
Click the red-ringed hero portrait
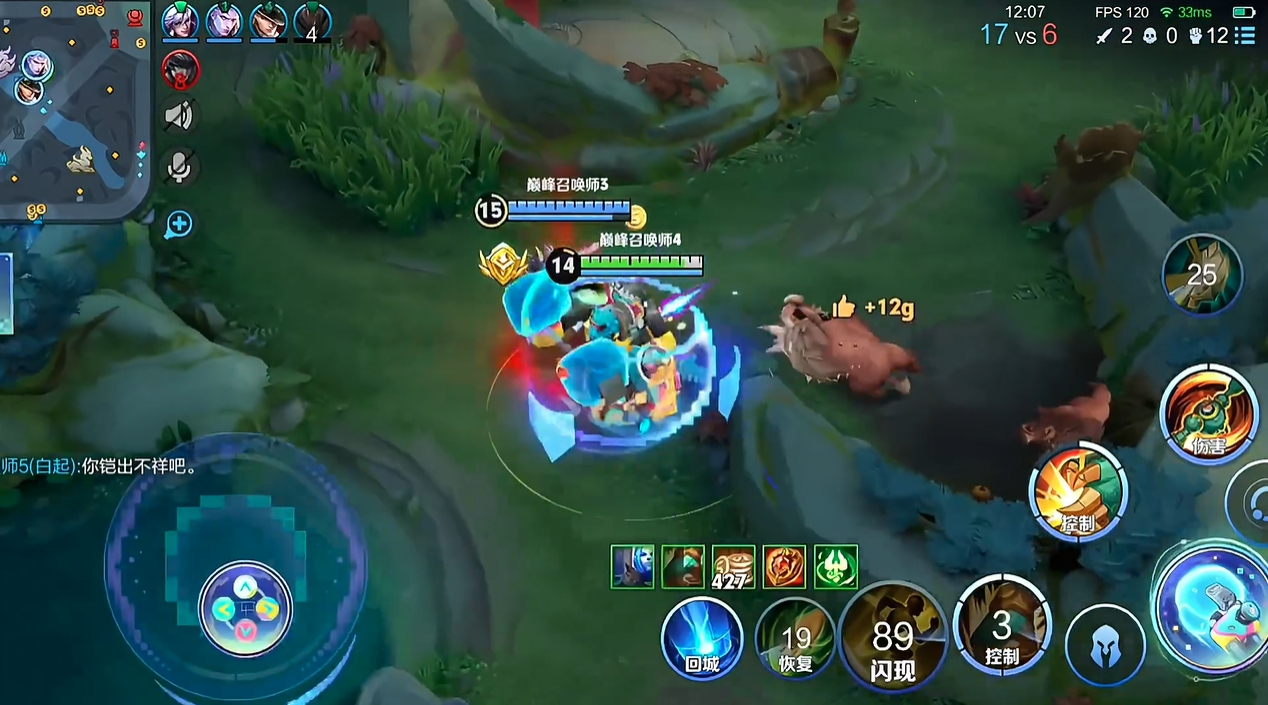[x=180, y=69]
